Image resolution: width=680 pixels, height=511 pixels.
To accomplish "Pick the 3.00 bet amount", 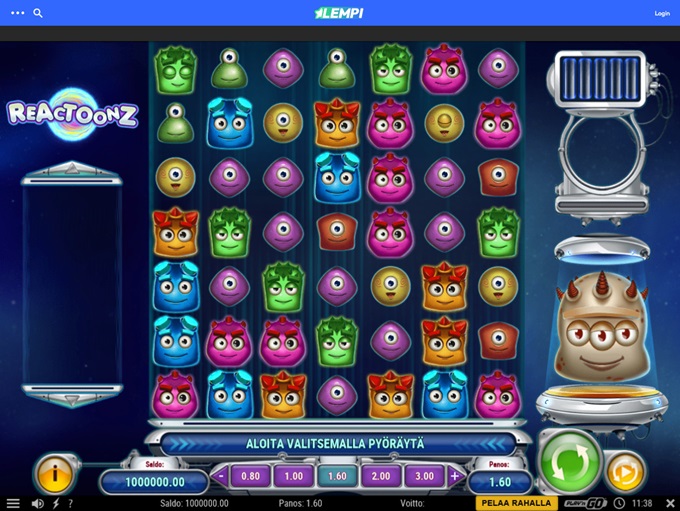I will click(425, 476).
